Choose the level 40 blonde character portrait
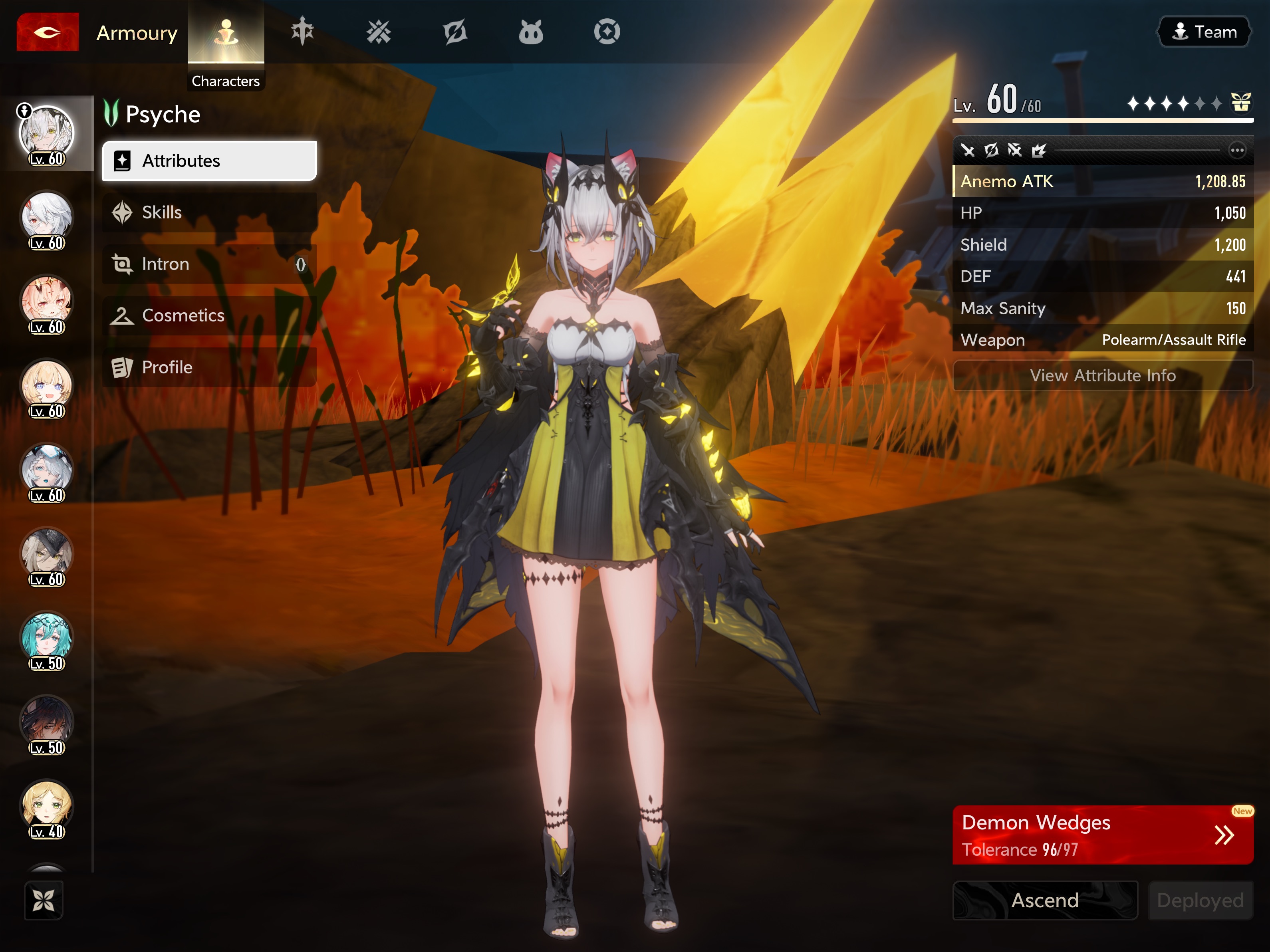1270x952 pixels. pyautogui.click(x=46, y=807)
